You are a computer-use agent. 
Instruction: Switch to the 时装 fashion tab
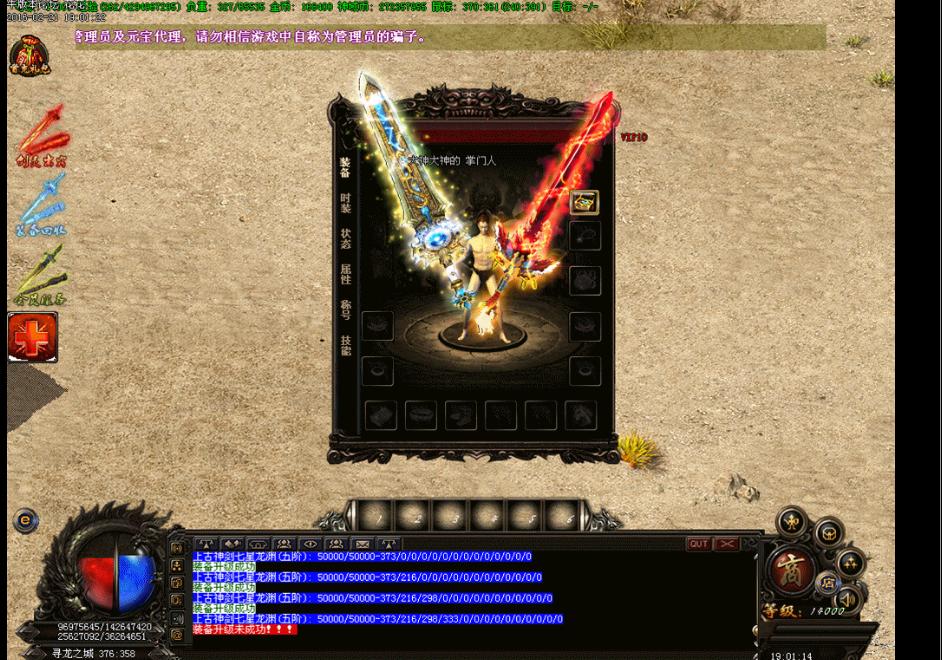coord(345,202)
